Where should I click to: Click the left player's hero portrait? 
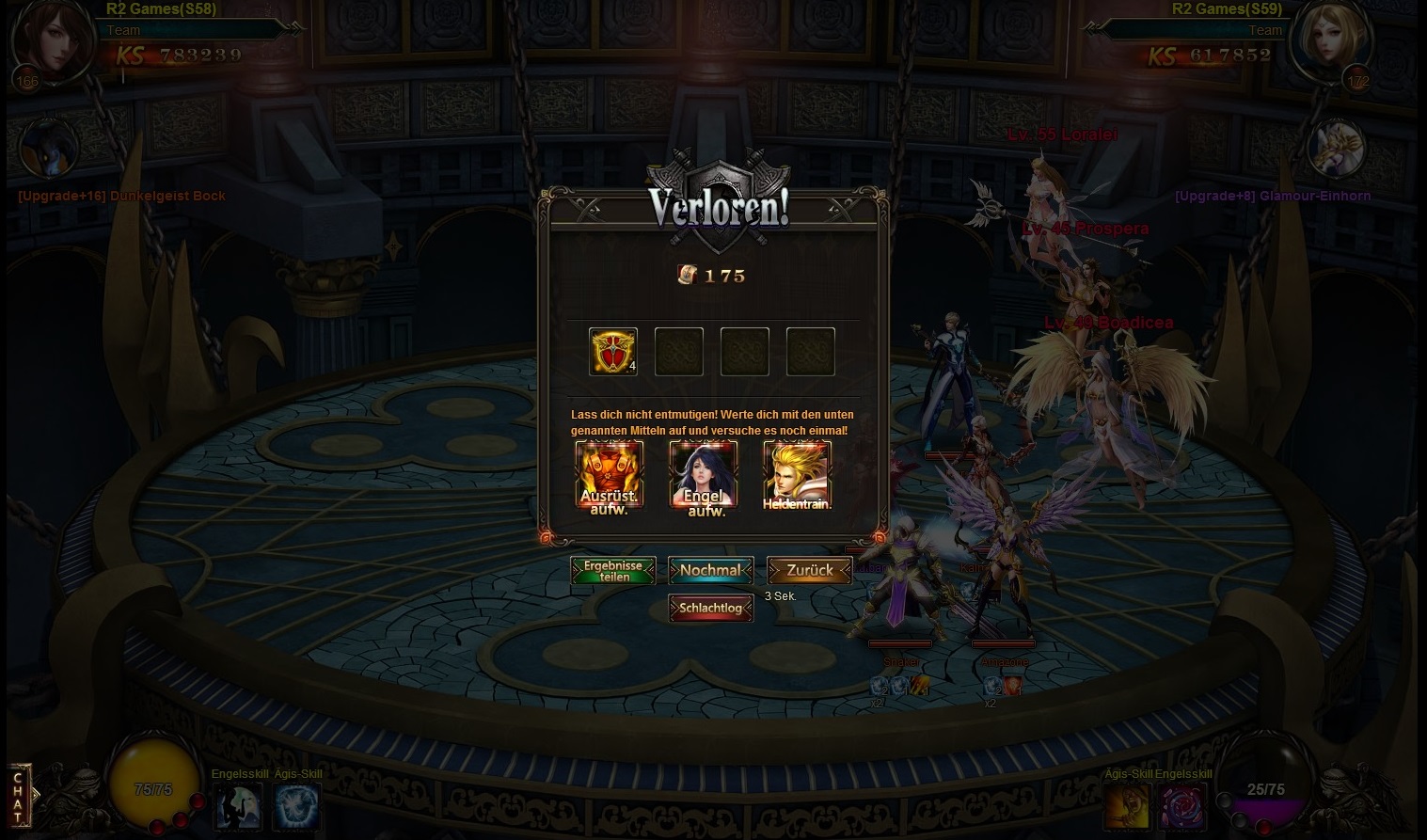pos(55,42)
